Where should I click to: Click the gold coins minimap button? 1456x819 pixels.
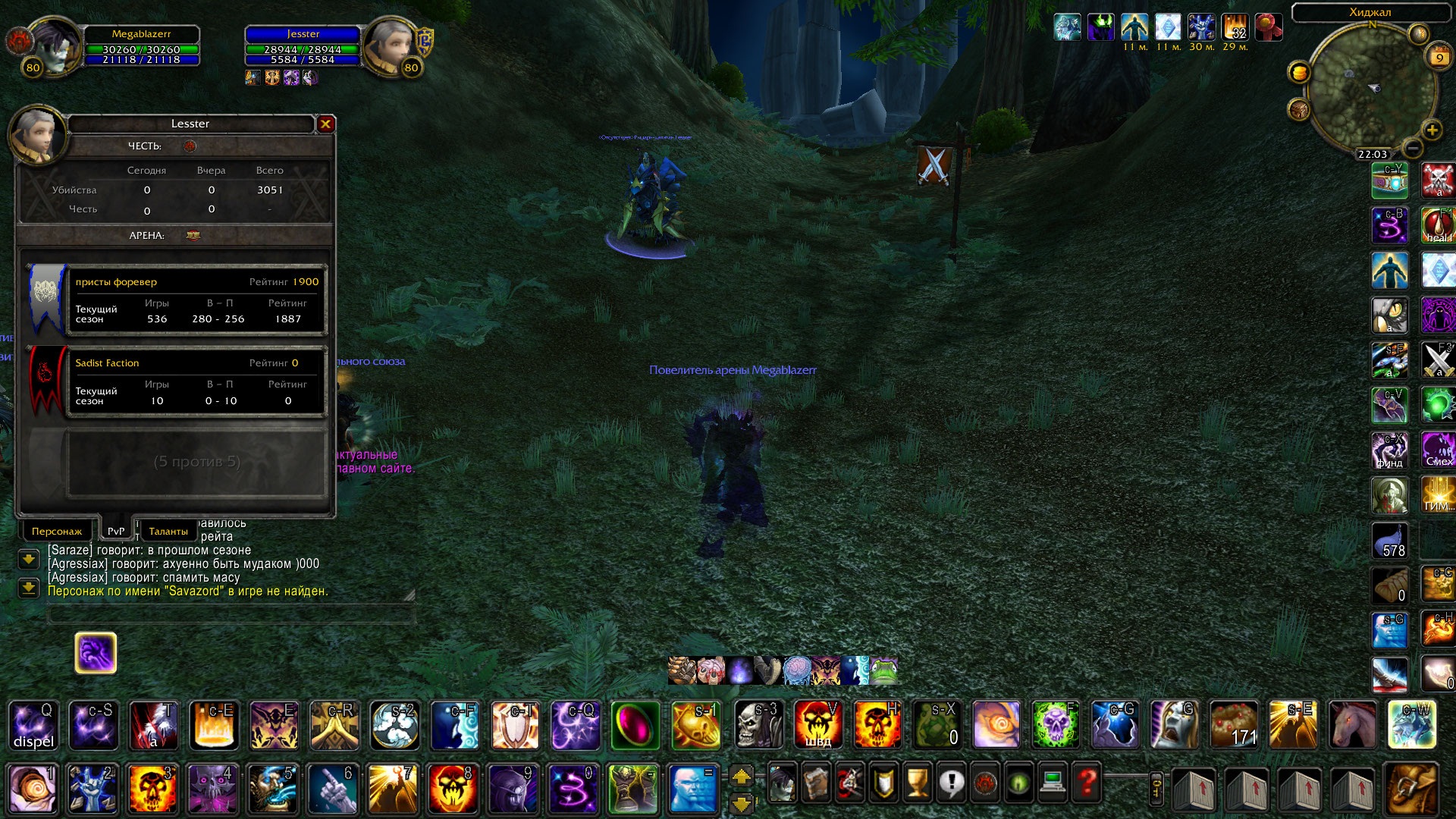click(1299, 73)
